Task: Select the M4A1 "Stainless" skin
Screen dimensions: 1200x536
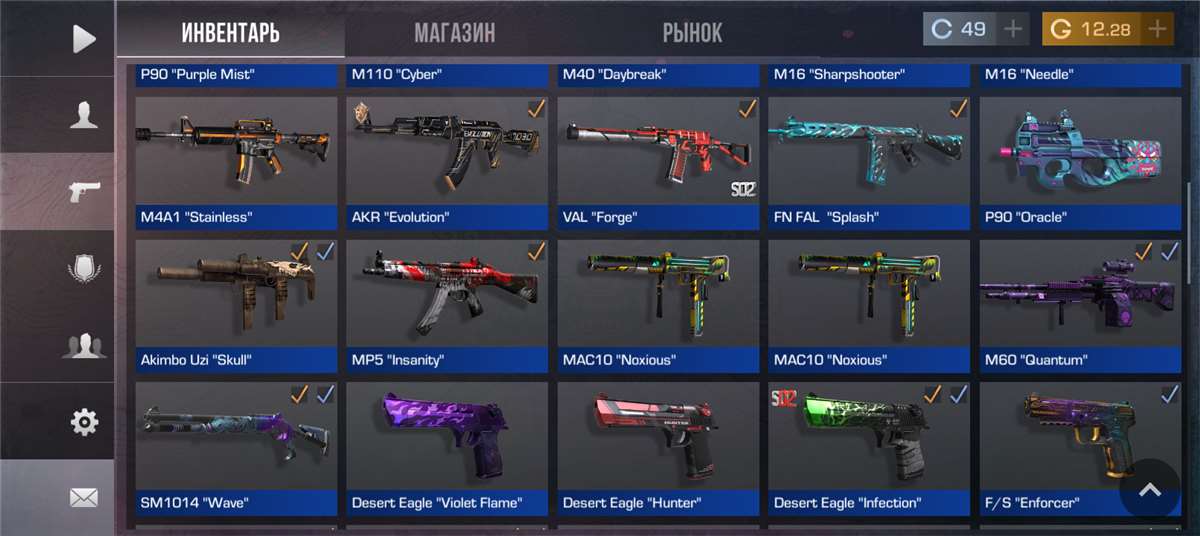Action: [236, 162]
